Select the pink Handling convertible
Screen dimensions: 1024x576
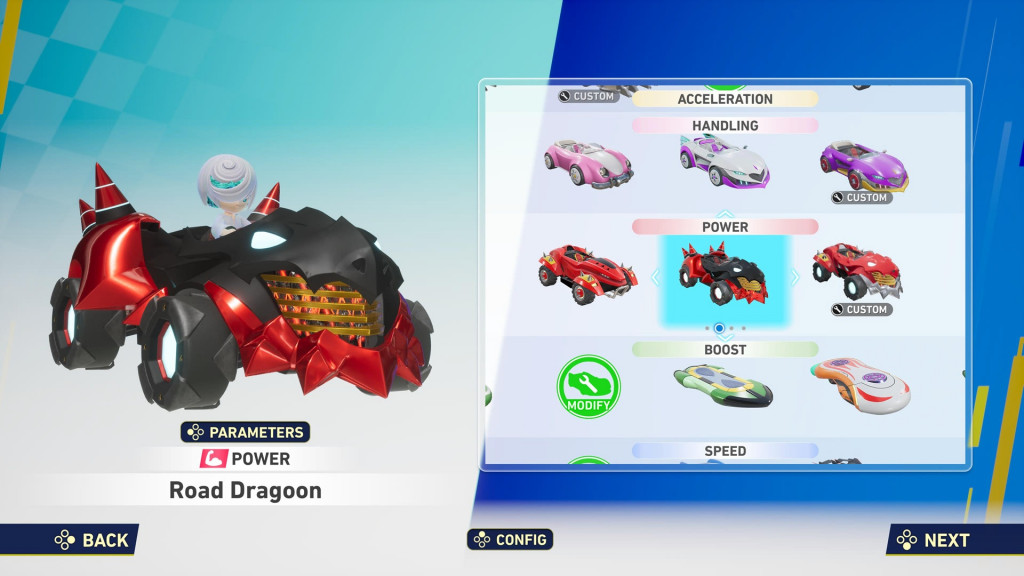587,163
